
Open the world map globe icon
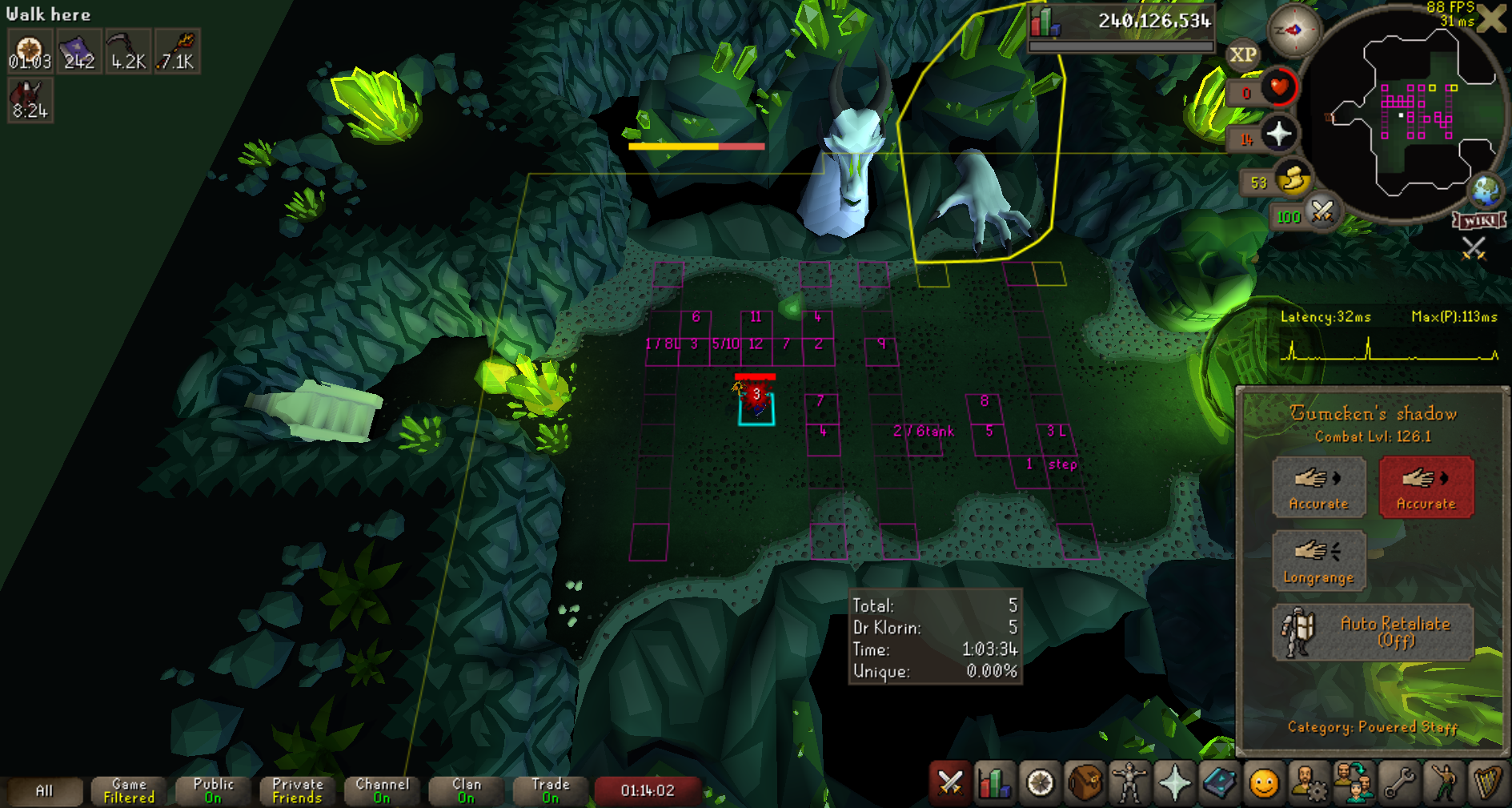click(1486, 191)
